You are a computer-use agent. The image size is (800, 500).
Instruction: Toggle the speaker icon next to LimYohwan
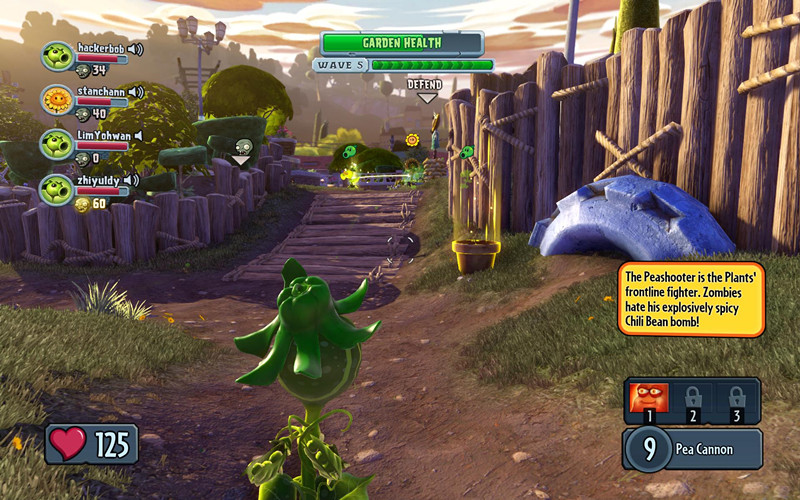[x=138, y=136]
